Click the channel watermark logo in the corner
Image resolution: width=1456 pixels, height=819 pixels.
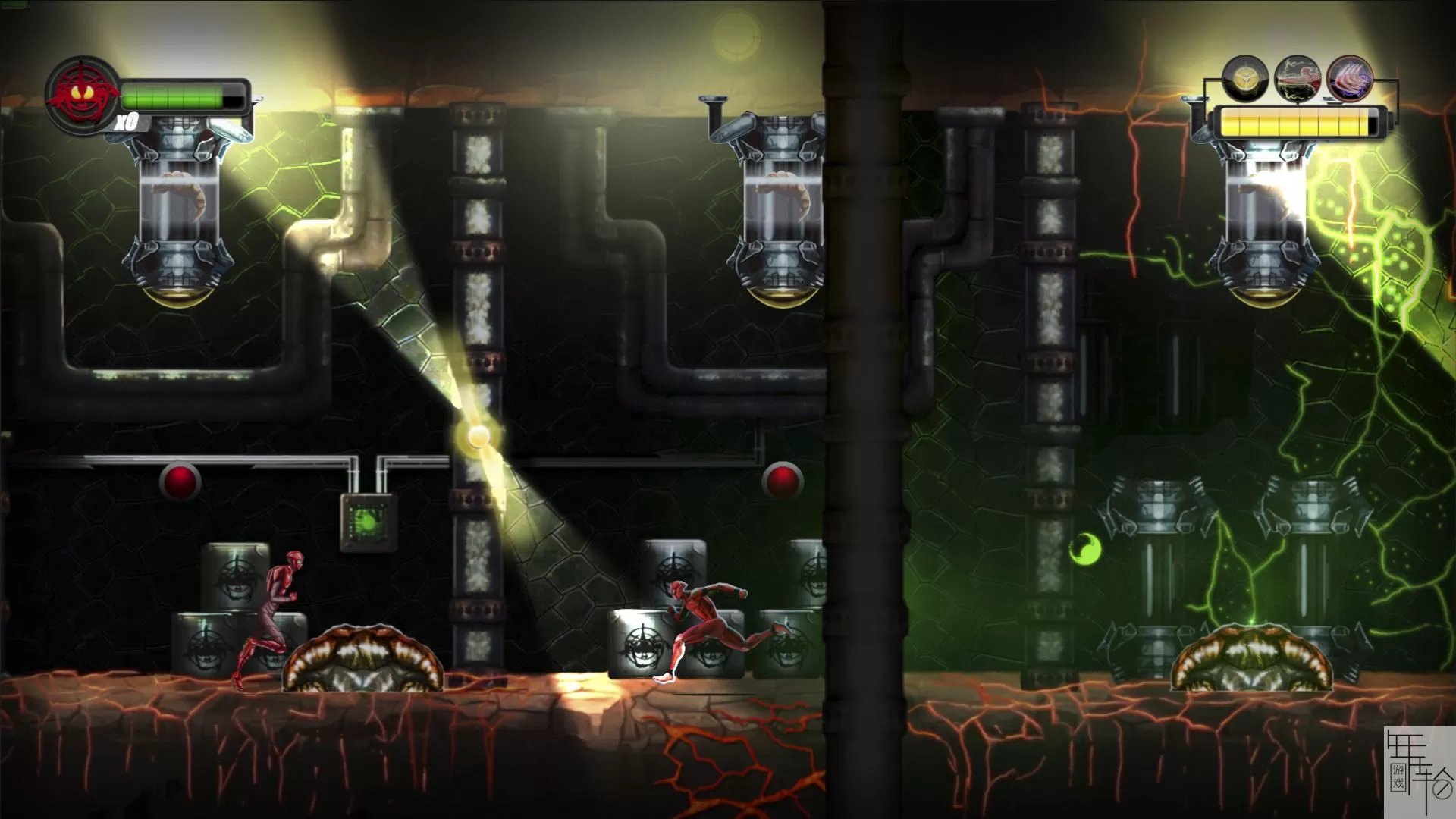click(x=1418, y=772)
